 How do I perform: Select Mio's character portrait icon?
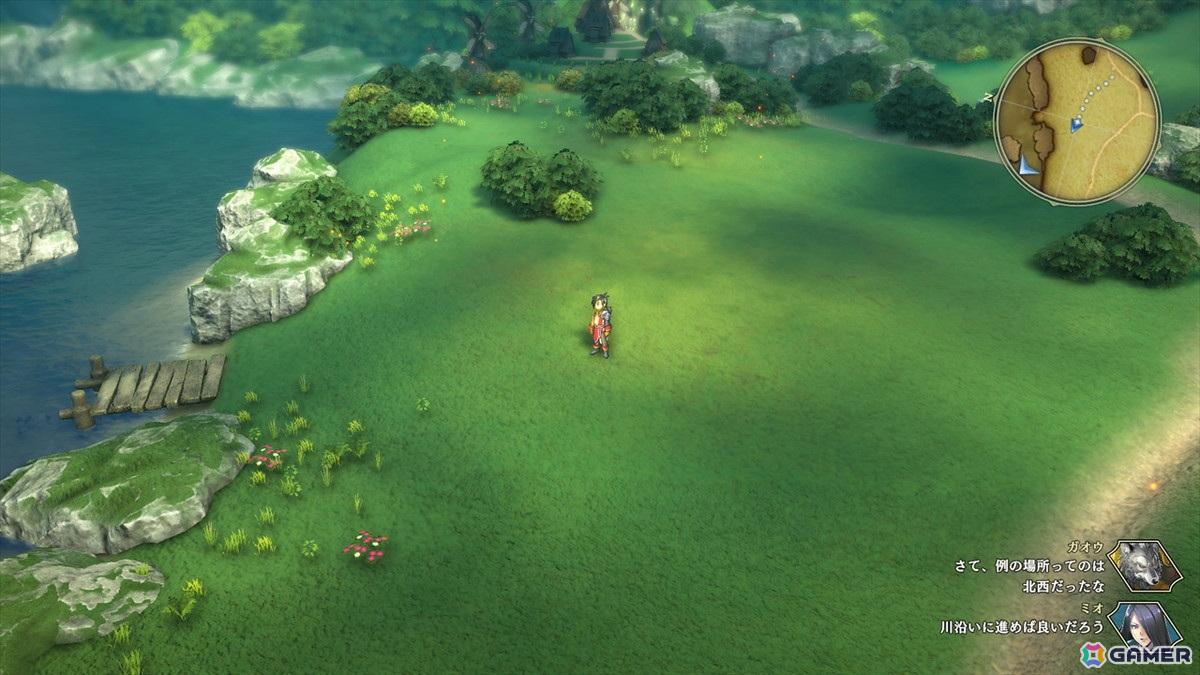click(1144, 624)
